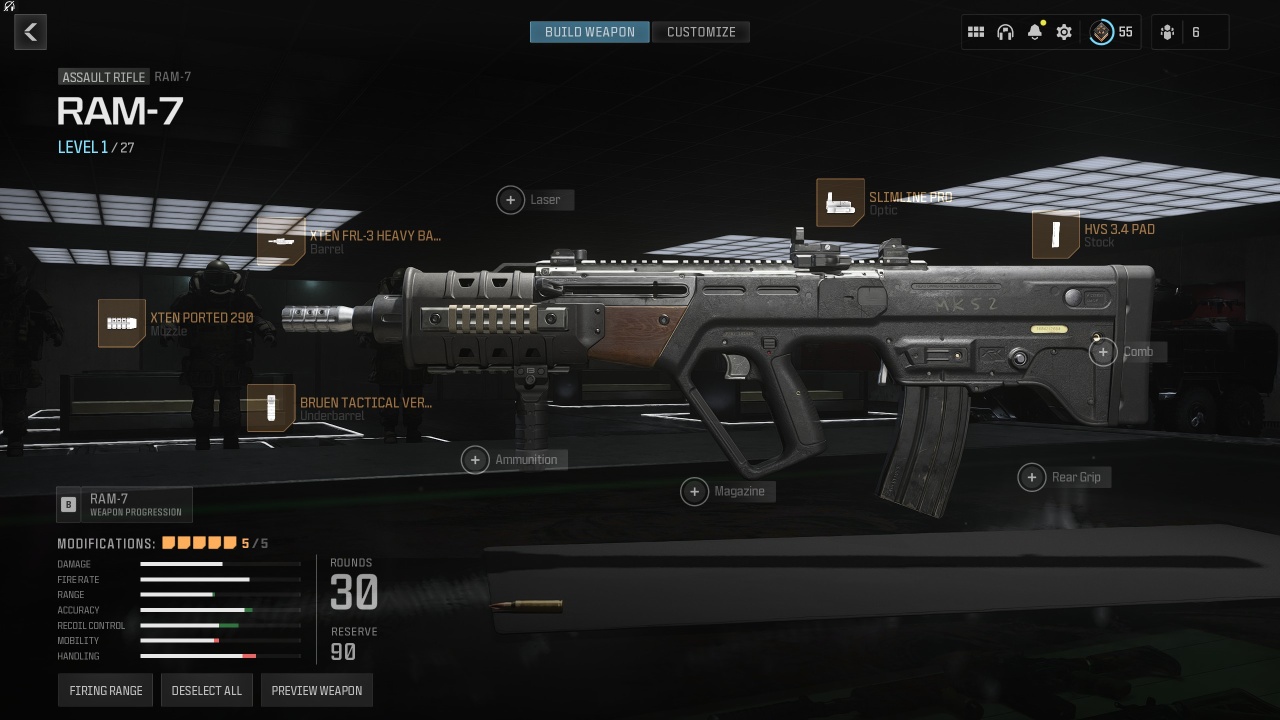Enter the Firing Range
Screen dimensions: 1280x720
pos(105,689)
